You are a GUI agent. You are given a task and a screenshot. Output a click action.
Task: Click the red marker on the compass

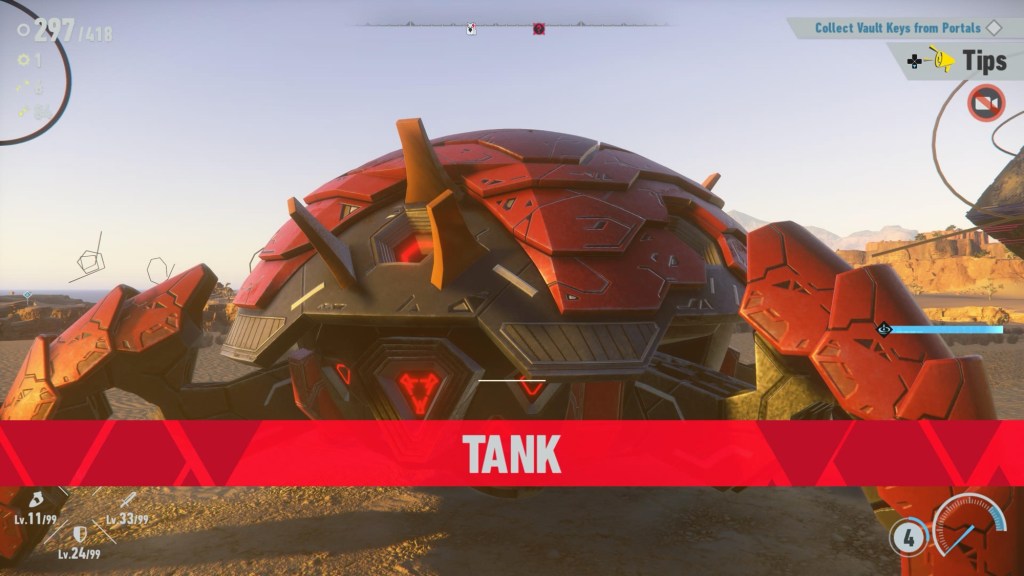pos(539,29)
